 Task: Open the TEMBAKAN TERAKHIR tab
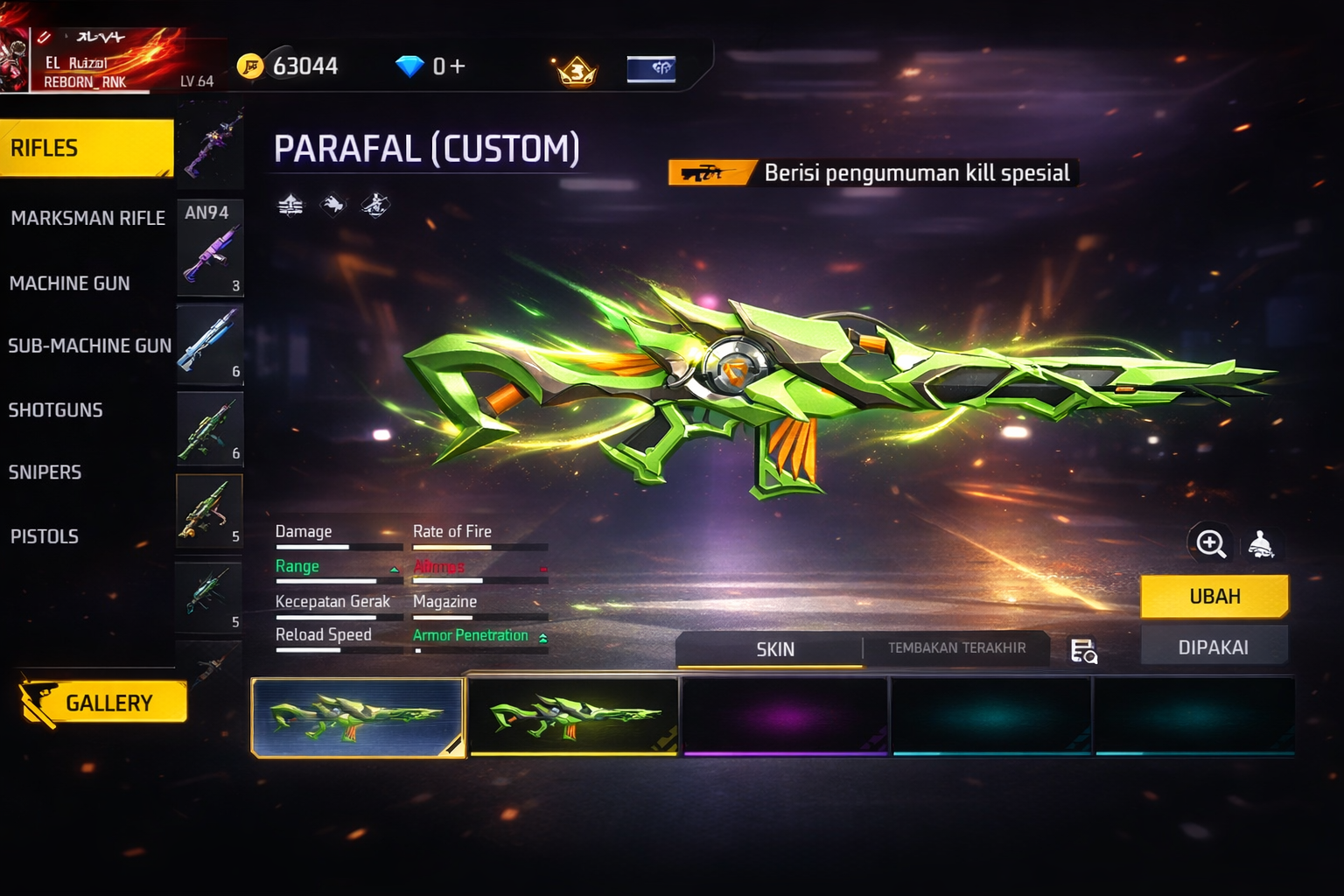coord(956,648)
